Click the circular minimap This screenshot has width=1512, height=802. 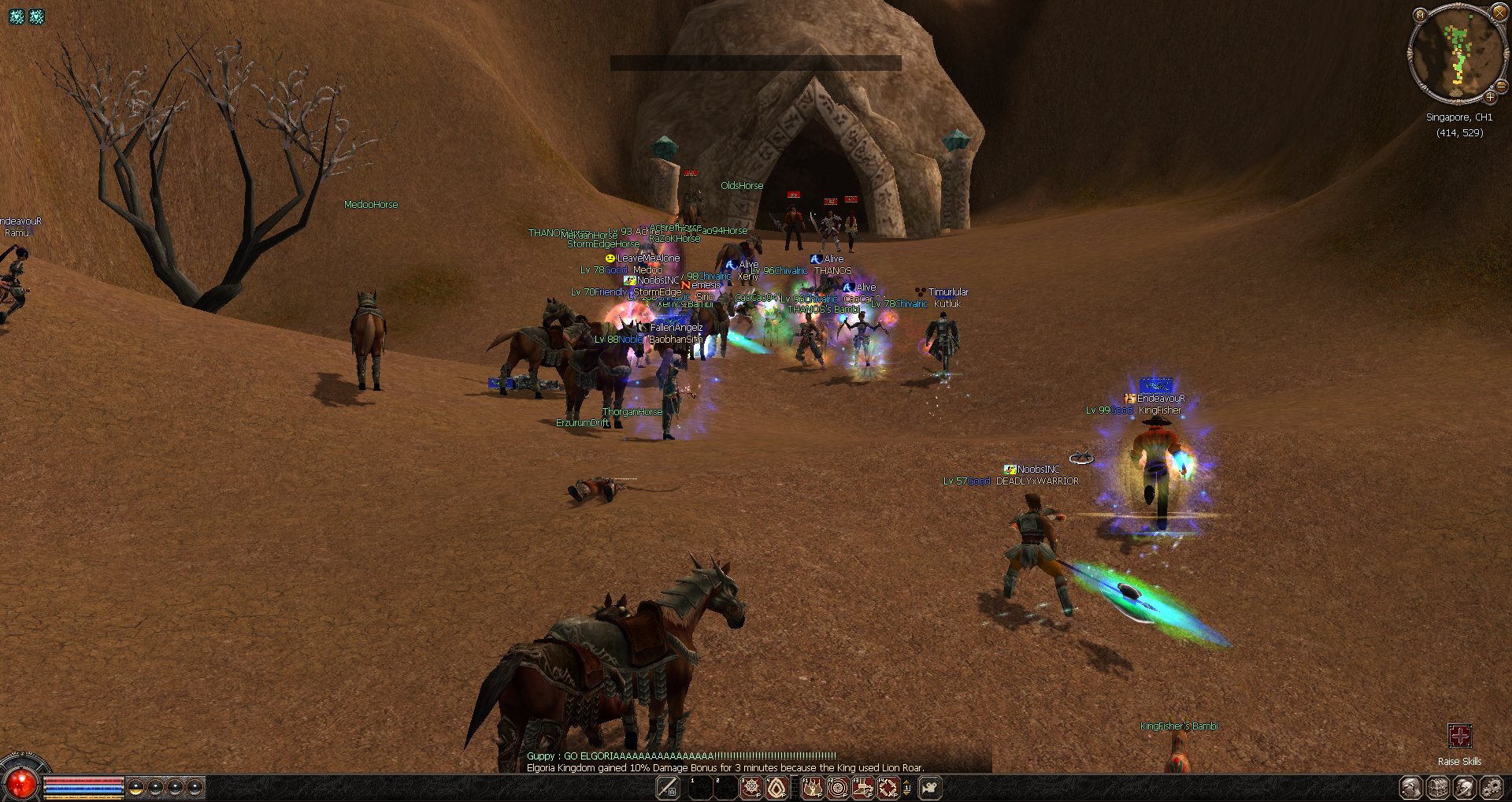[1457, 54]
